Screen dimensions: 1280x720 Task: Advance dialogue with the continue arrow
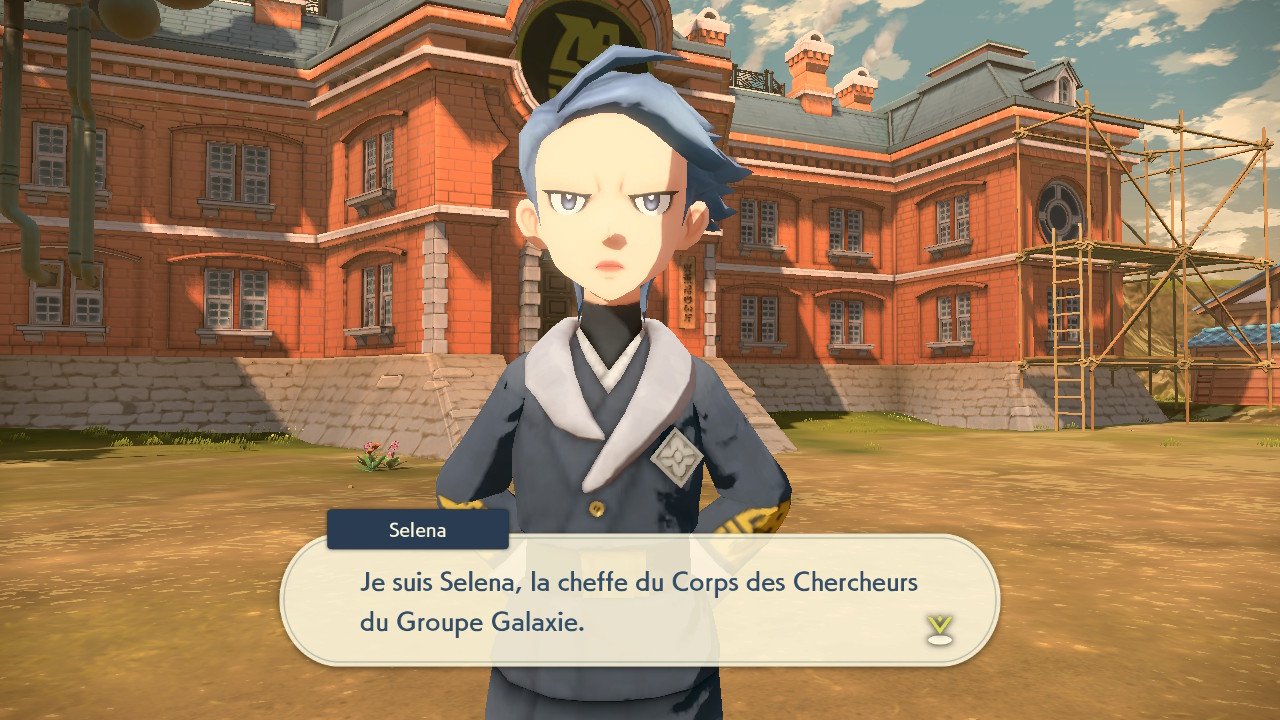[x=939, y=629]
